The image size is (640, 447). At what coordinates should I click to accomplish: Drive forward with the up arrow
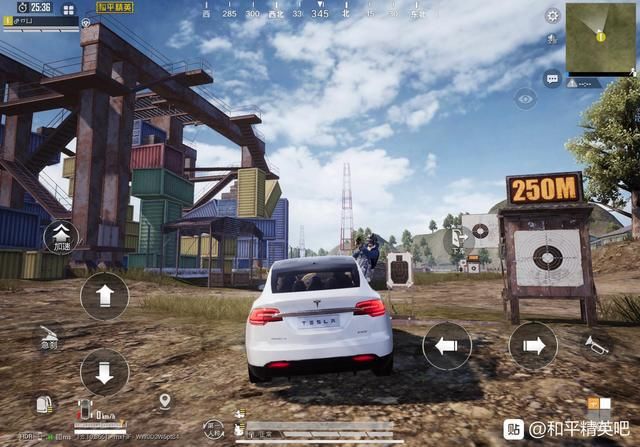point(104,296)
